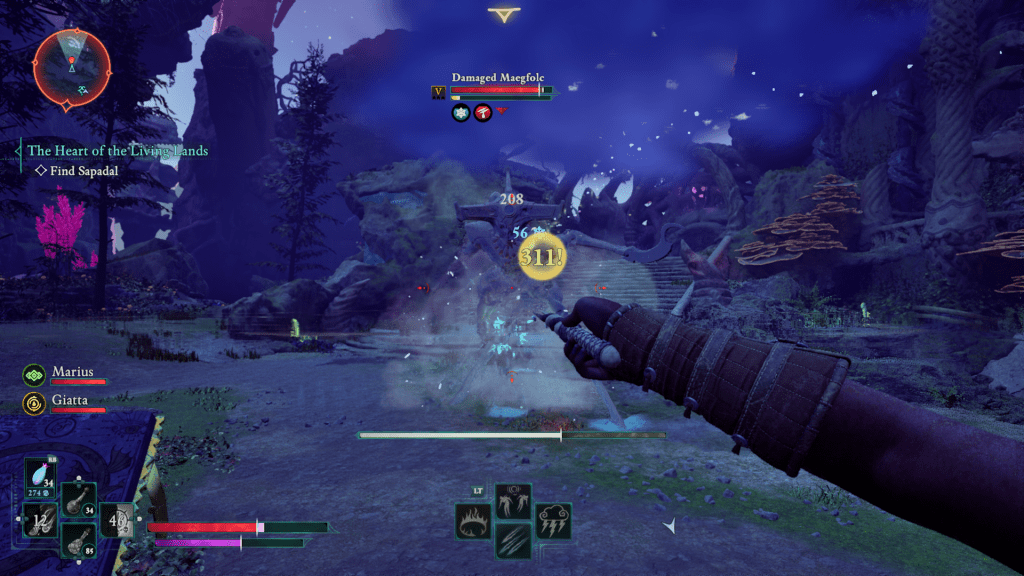Viewport: 1024px width, 576px height.
Task: Use the blue fish consumable slot
Action: tap(41, 477)
